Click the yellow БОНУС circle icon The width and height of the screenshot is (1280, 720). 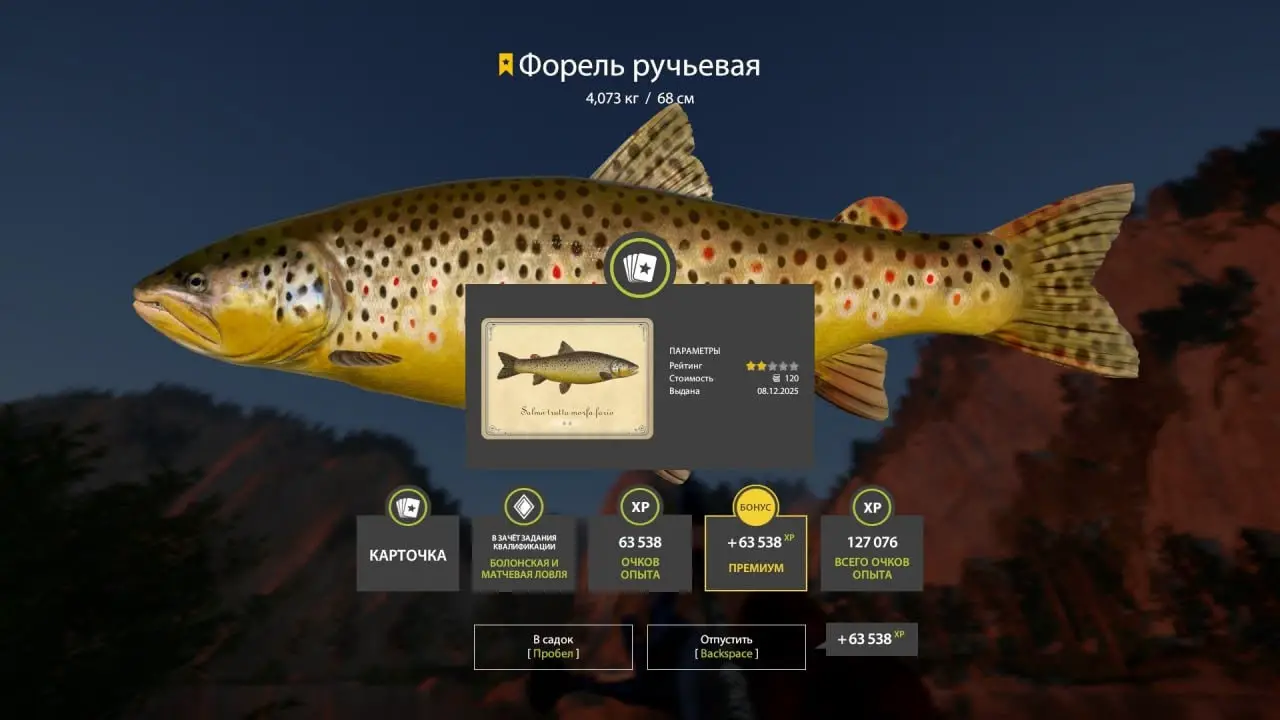point(755,507)
